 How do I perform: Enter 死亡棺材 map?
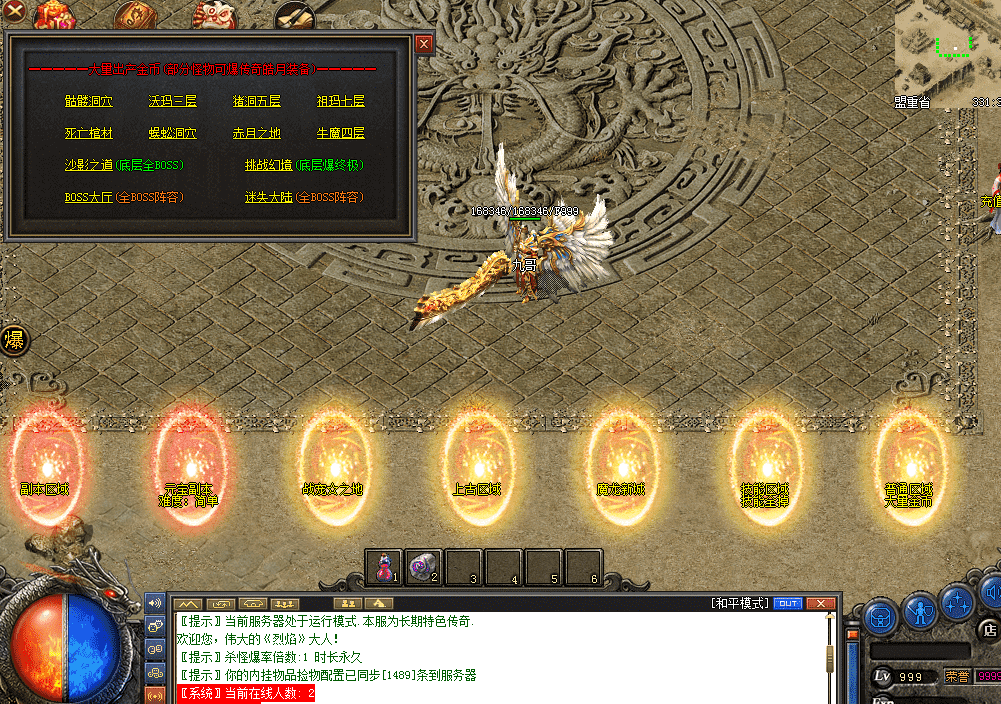click(88, 133)
